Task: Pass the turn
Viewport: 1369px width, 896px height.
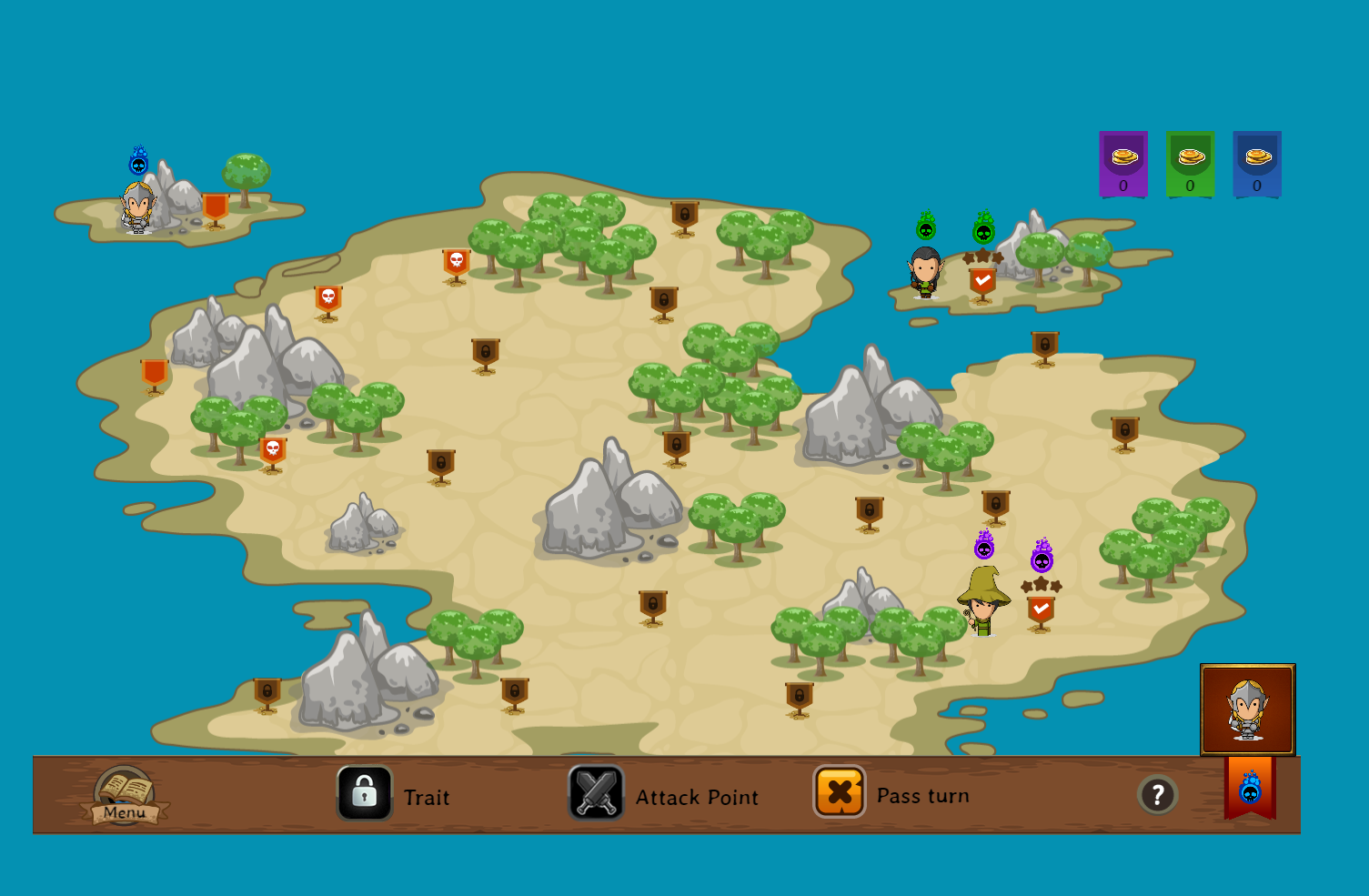Action: (840, 791)
